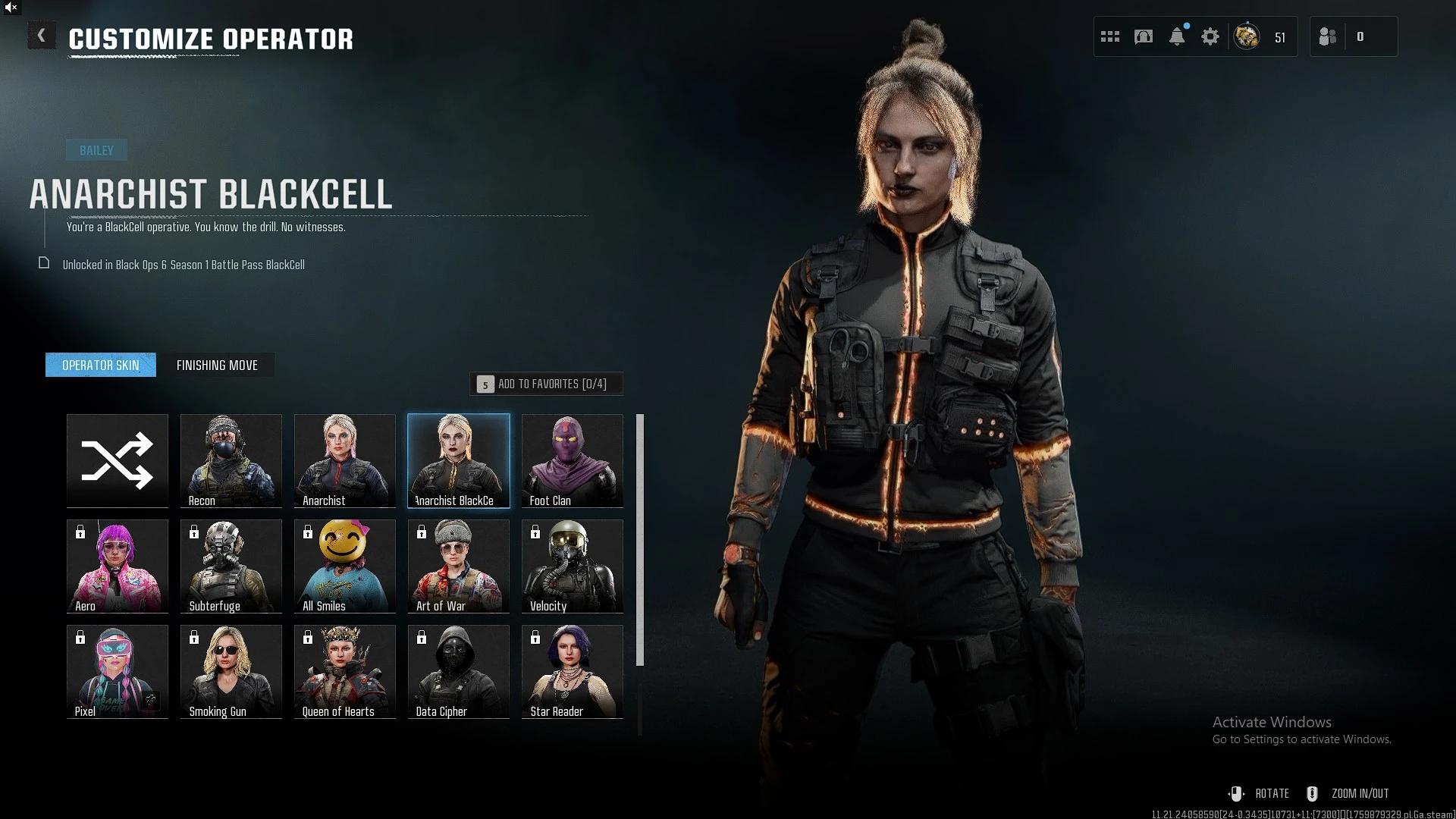Choose the Subterfuge skin tile
The width and height of the screenshot is (1456, 819).
click(x=231, y=566)
